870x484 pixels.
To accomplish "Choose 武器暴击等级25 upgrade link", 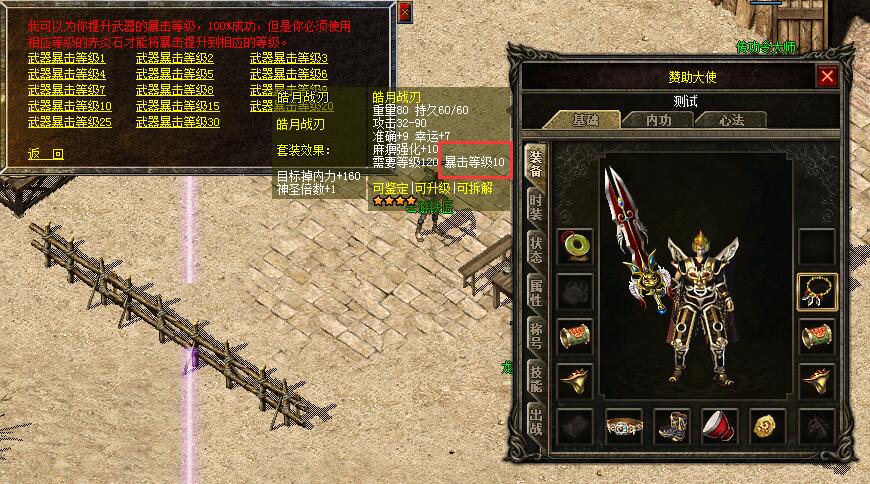I will pos(70,122).
